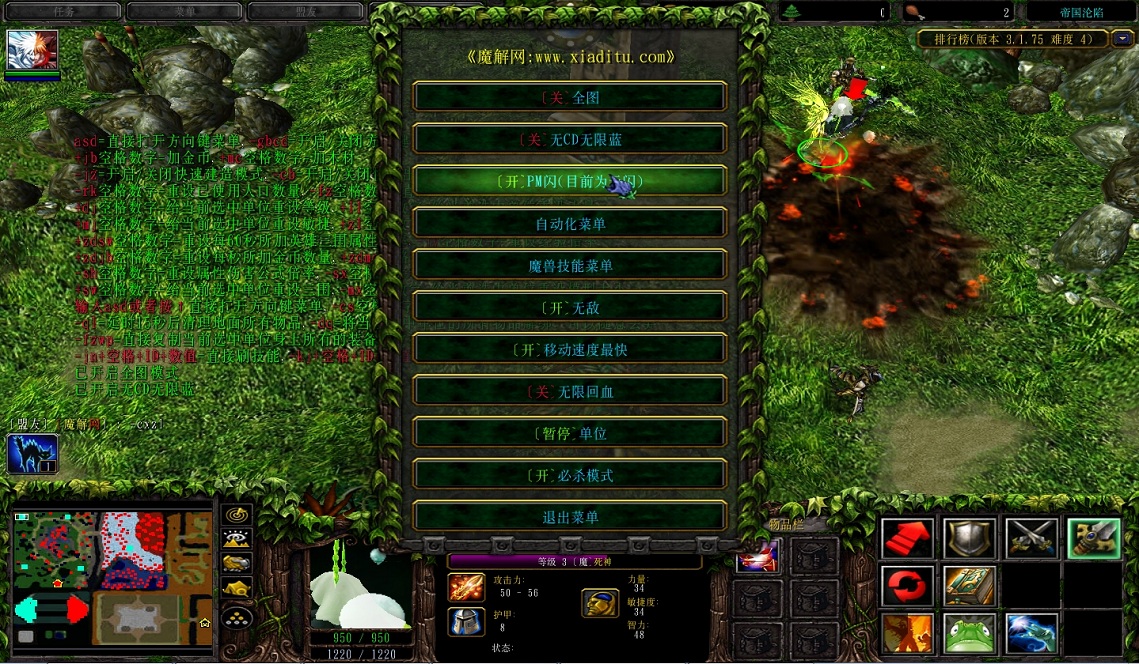The width and height of the screenshot is (1139, 664).
Task: Collapse the 排行榜 leaderboard with its arrow button
Action: coord(1124,39)
